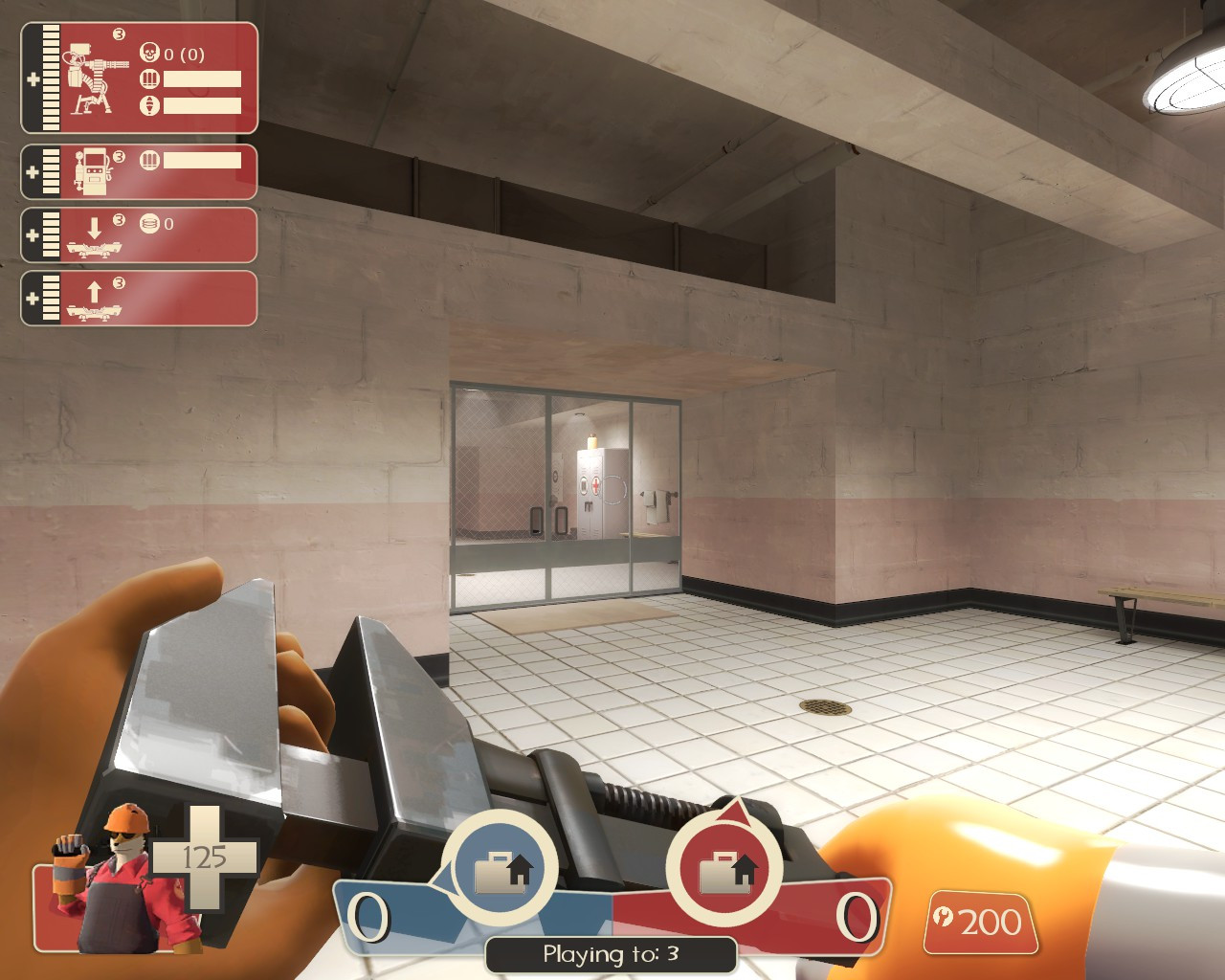The image size is (1225, 980).
Task: Toggle the health cross on the teleporter entrance panel
Action: [34, 297]
